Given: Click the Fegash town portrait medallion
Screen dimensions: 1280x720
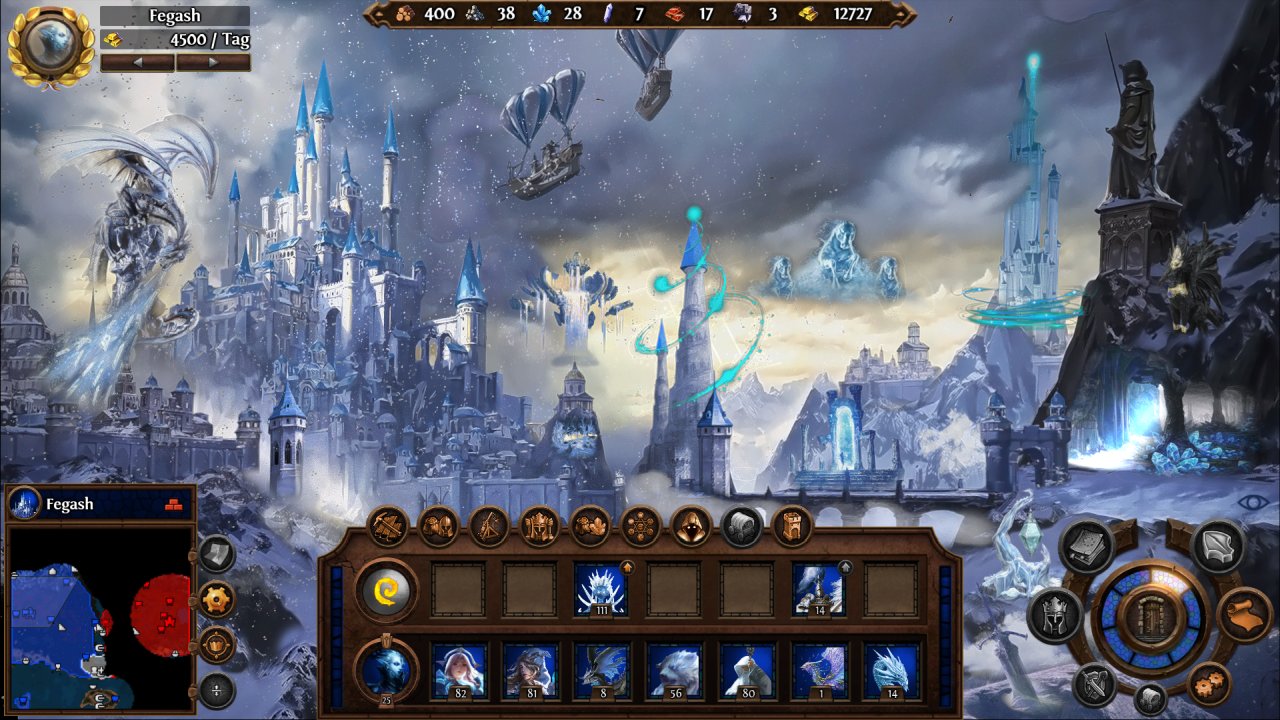Looking at the screenshot, I should click(50, 44).
